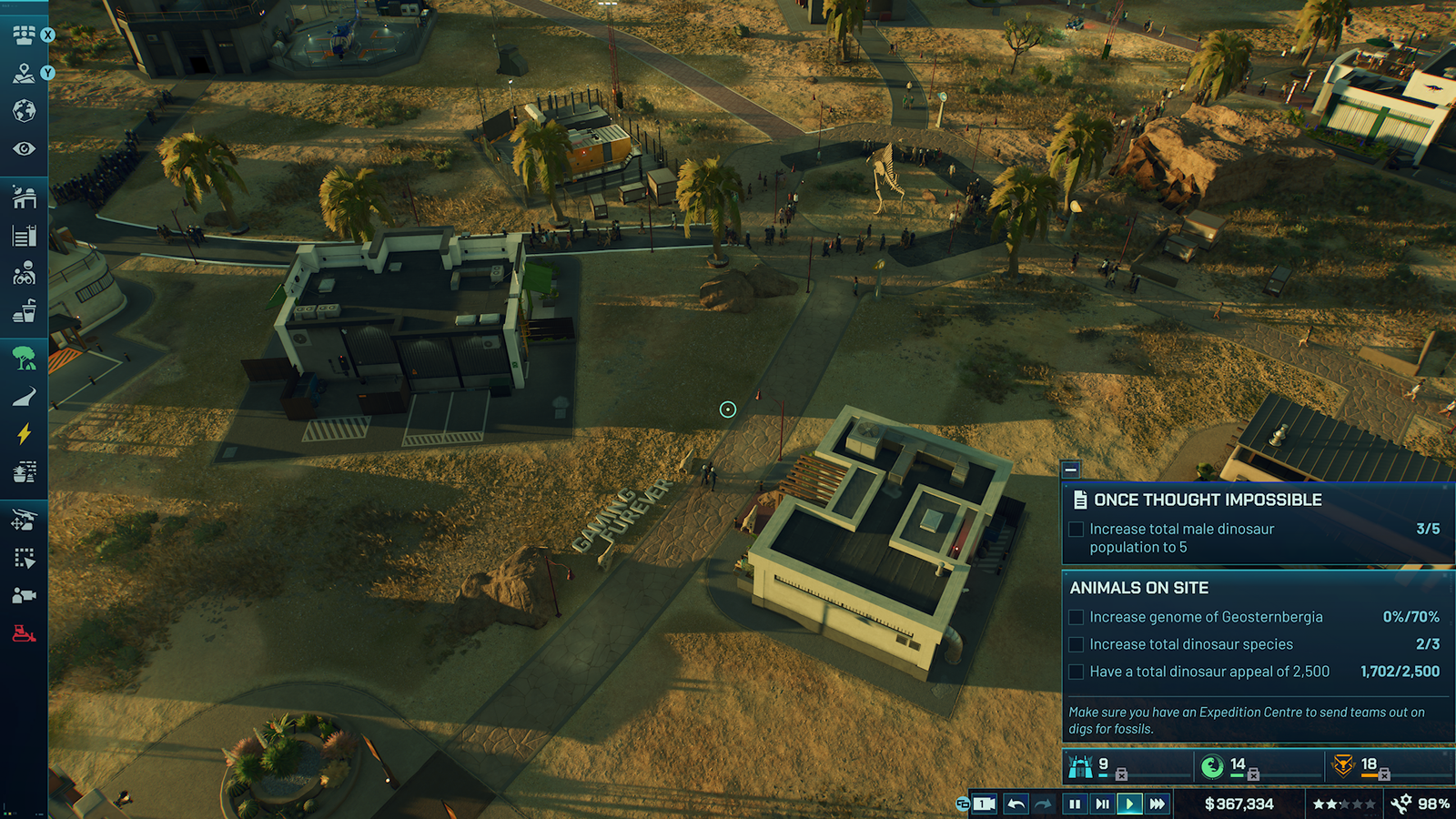Collapse the objectives panel with minus button

(1071, 470)
